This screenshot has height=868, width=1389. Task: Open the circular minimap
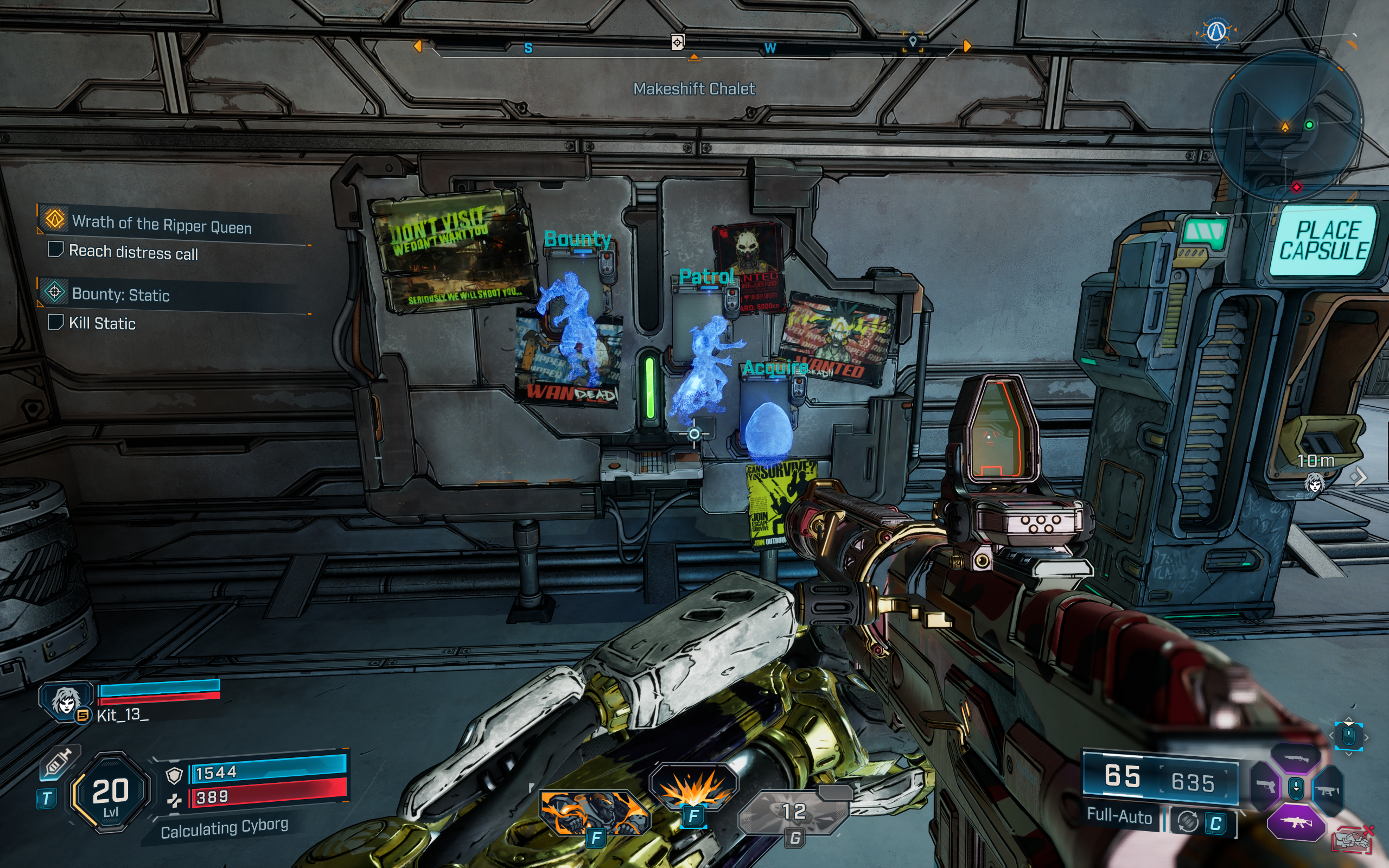click(x=1286, y=125)
